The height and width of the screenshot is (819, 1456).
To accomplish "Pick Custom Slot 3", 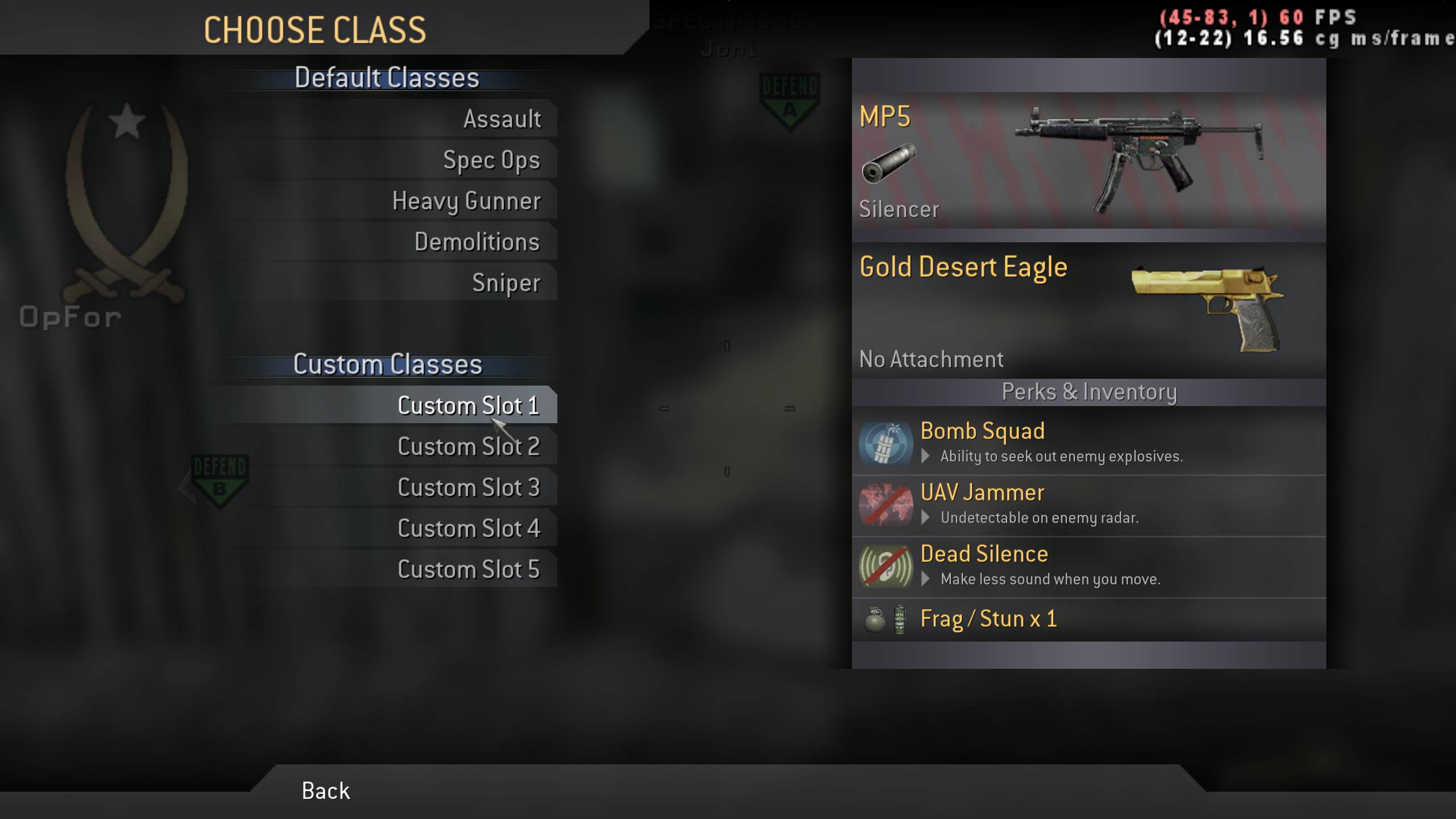I will 468,488.
